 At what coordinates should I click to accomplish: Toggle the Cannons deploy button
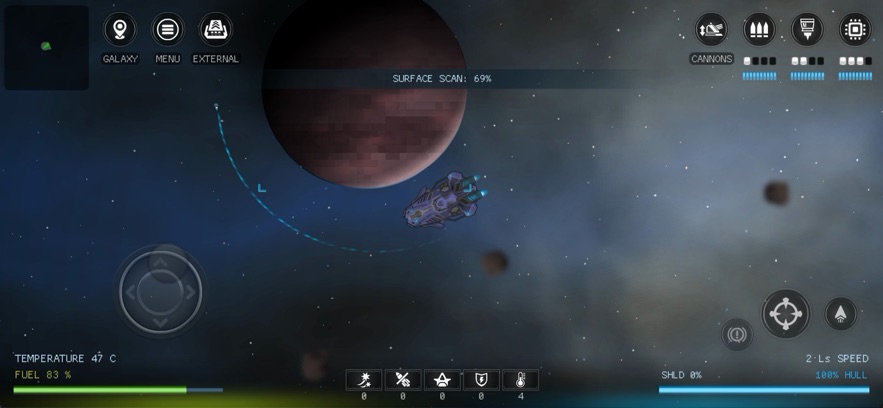711,30
